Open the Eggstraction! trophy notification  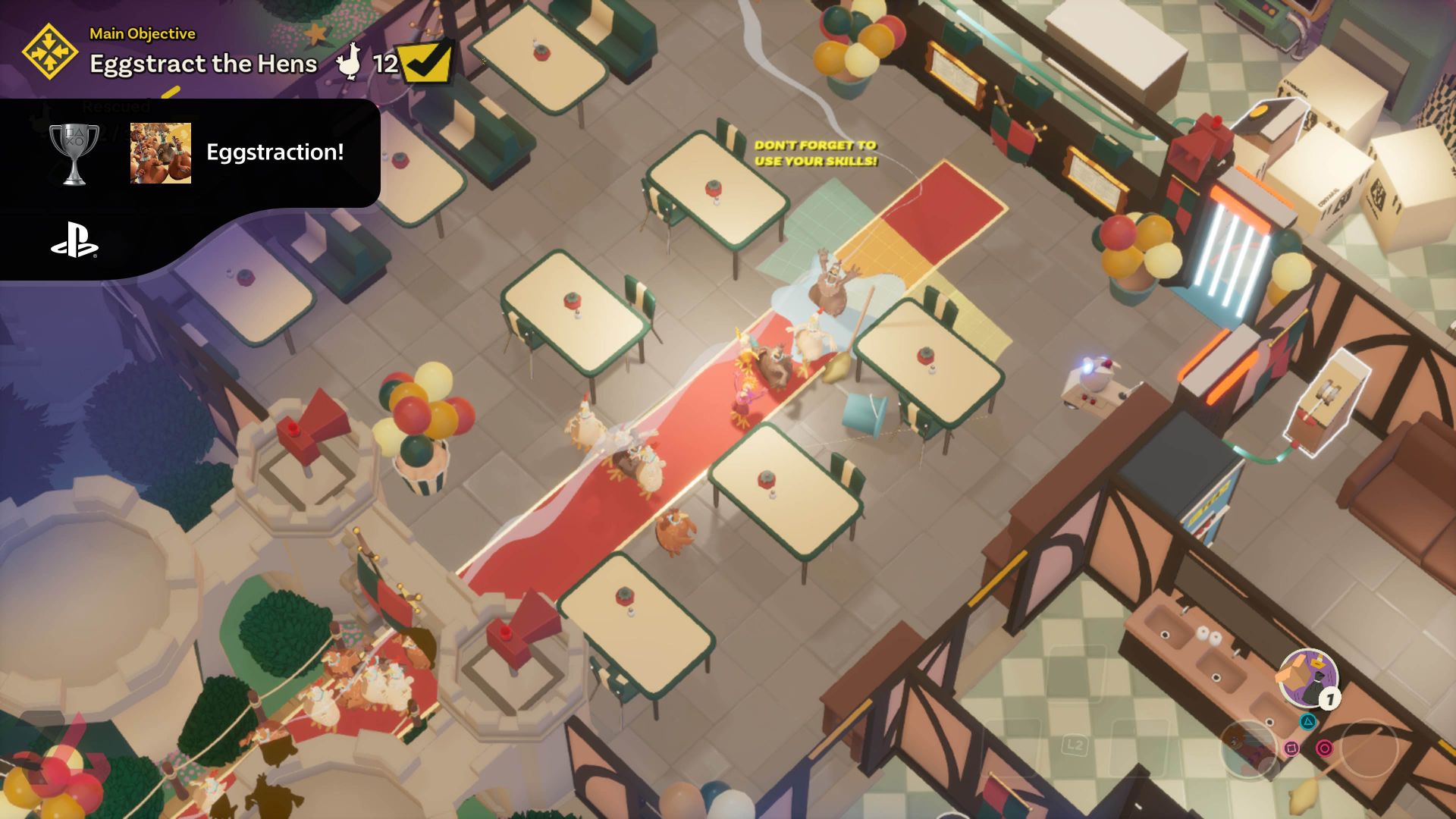275,152
